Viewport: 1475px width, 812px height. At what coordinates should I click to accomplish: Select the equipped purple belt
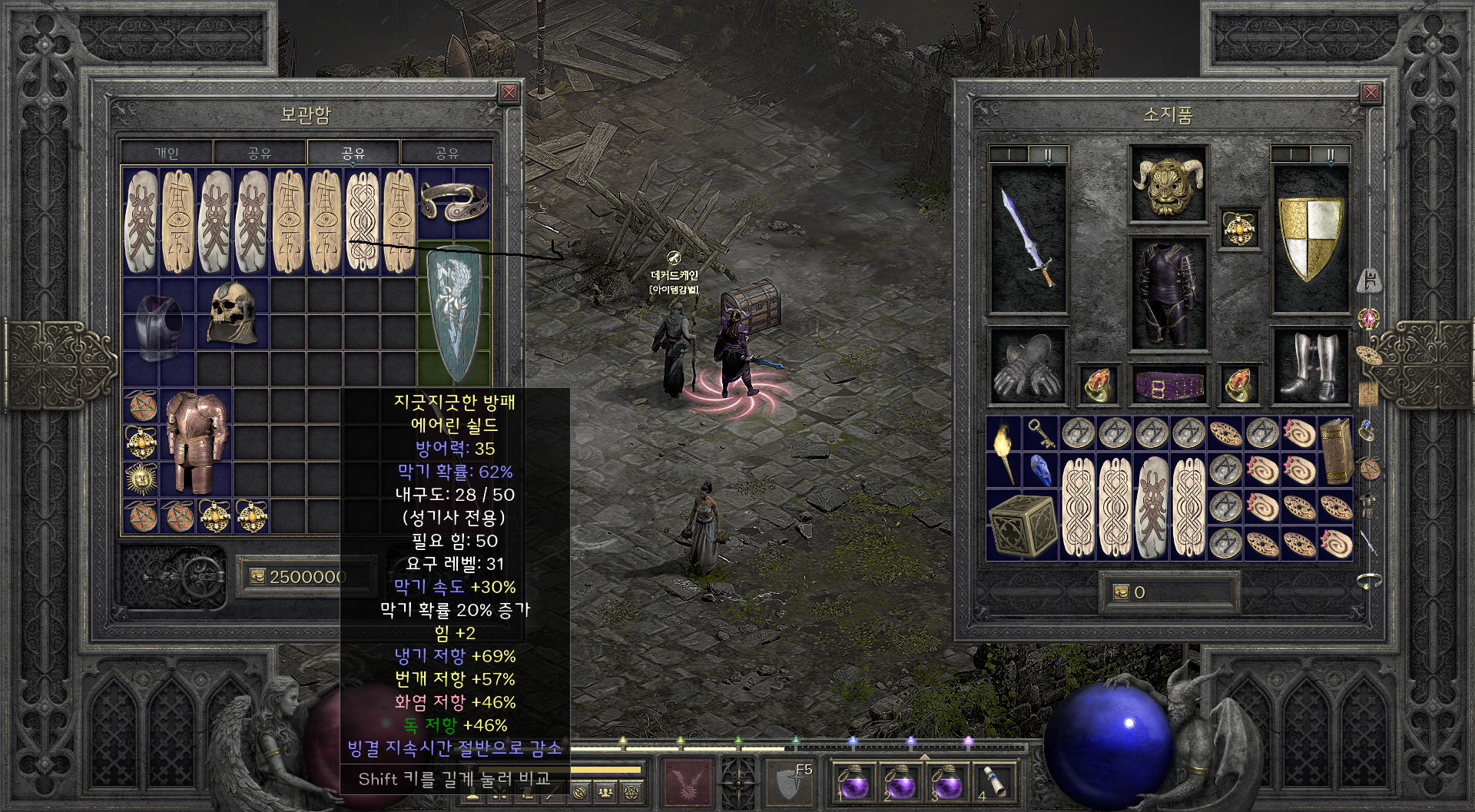pos(1168,384)
